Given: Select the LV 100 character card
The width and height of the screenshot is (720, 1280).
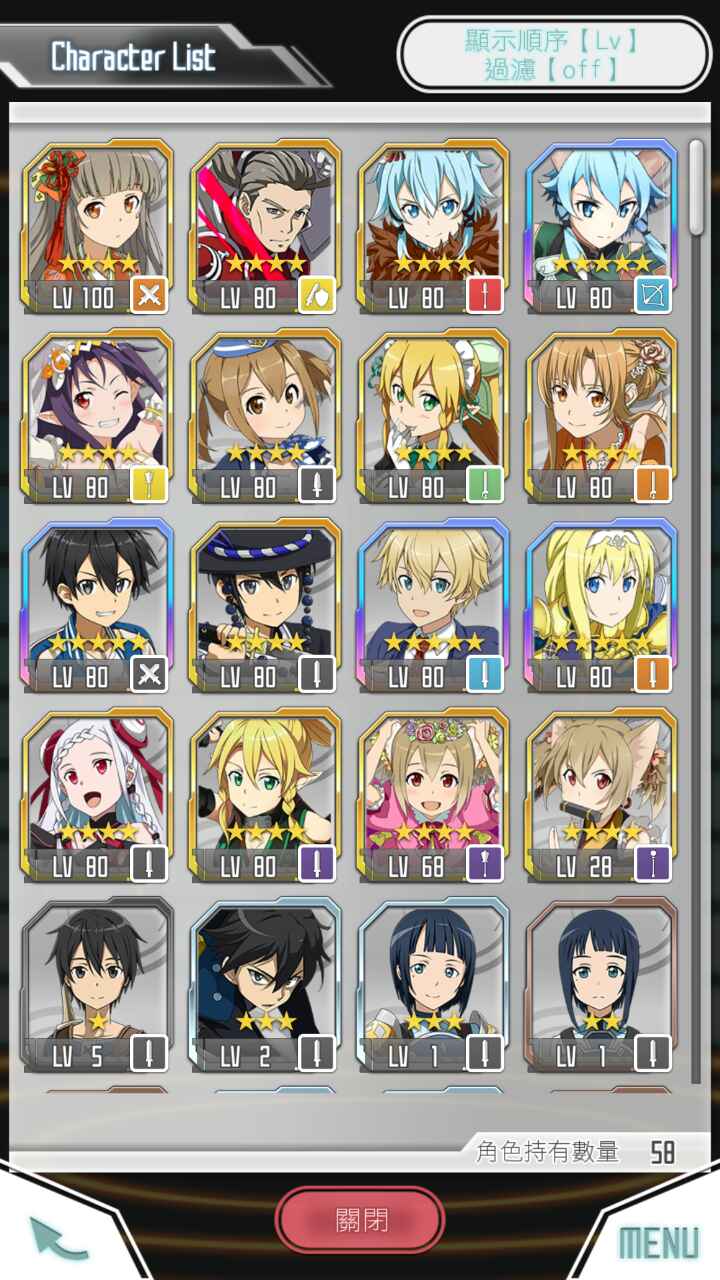Looking at the screenshot, I should [97, 228].
